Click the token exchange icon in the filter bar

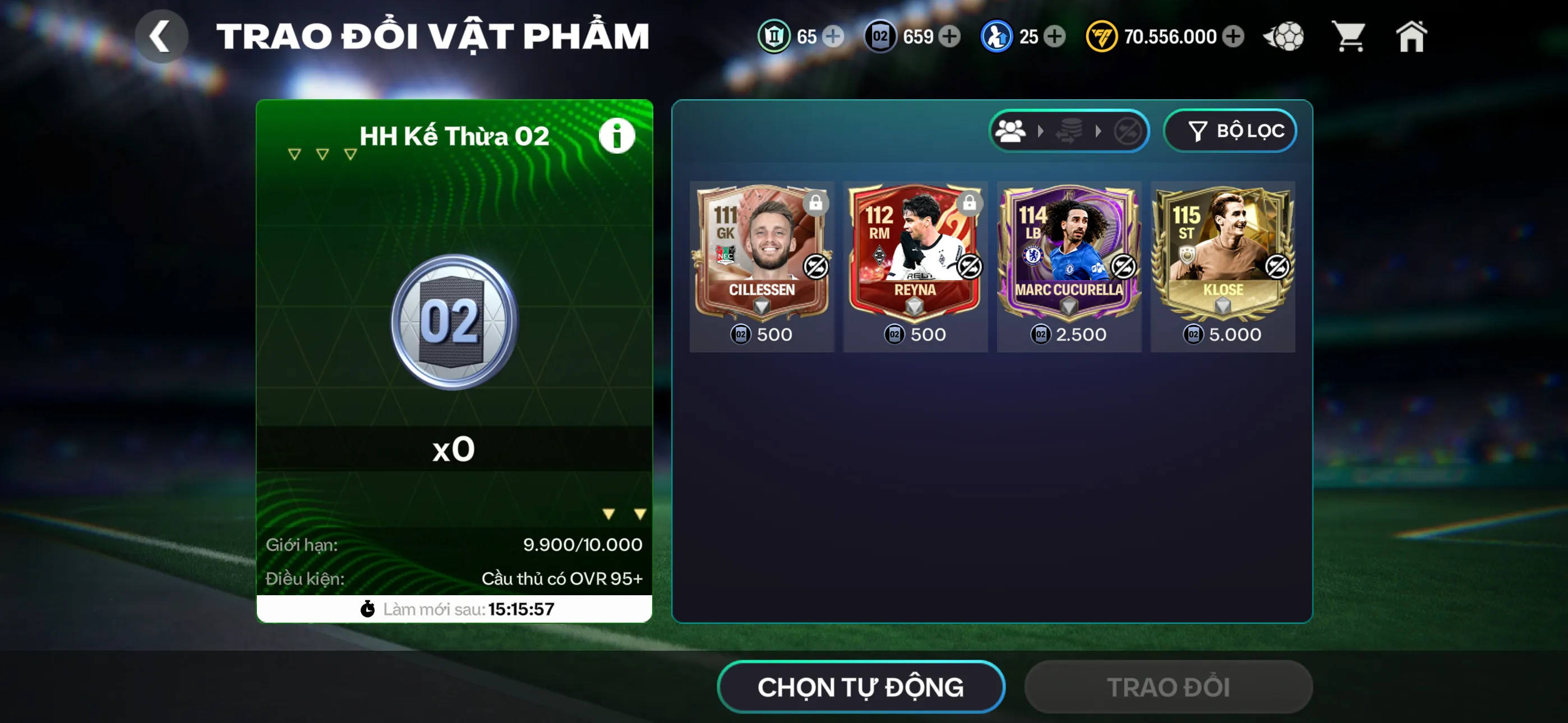point(1069,131)
